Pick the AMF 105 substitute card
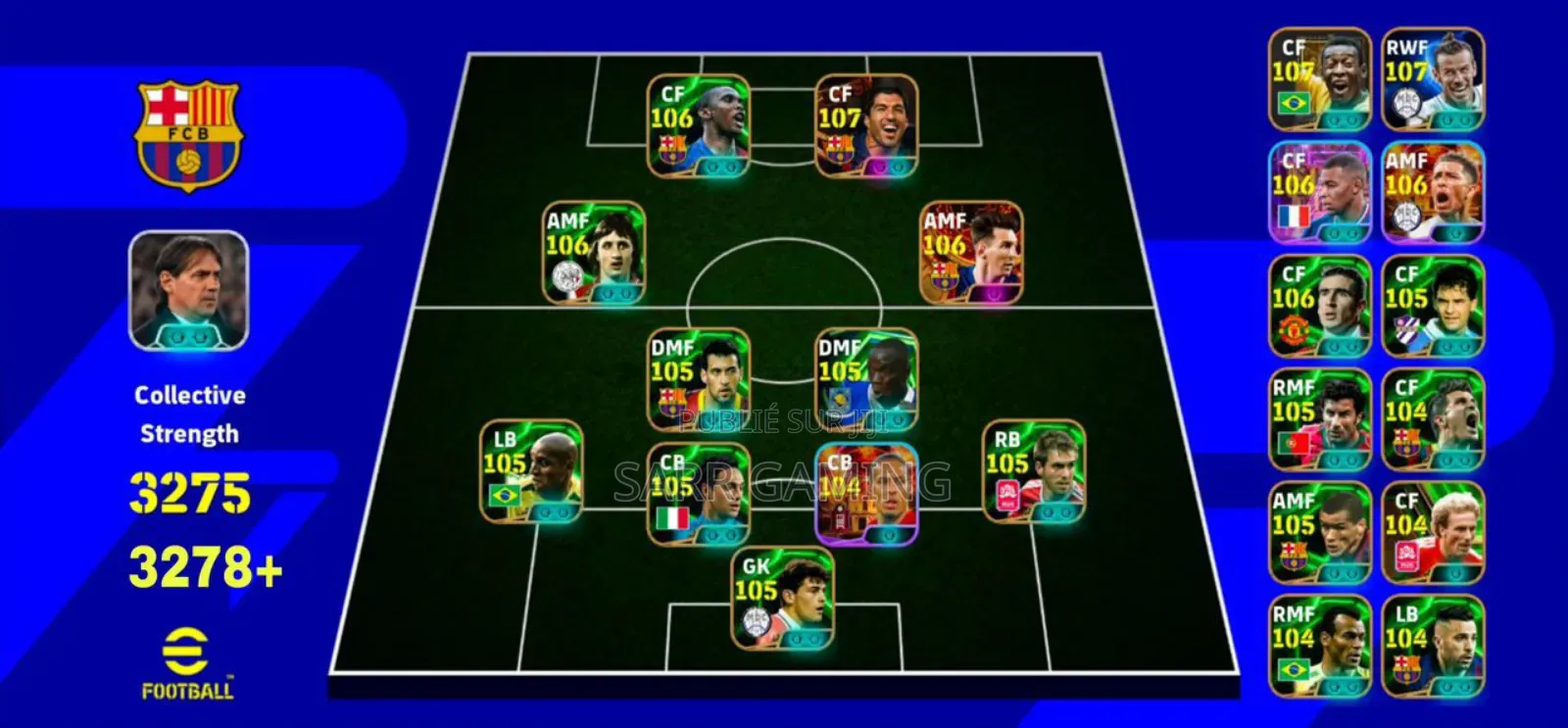 (x=1320, y=533)
